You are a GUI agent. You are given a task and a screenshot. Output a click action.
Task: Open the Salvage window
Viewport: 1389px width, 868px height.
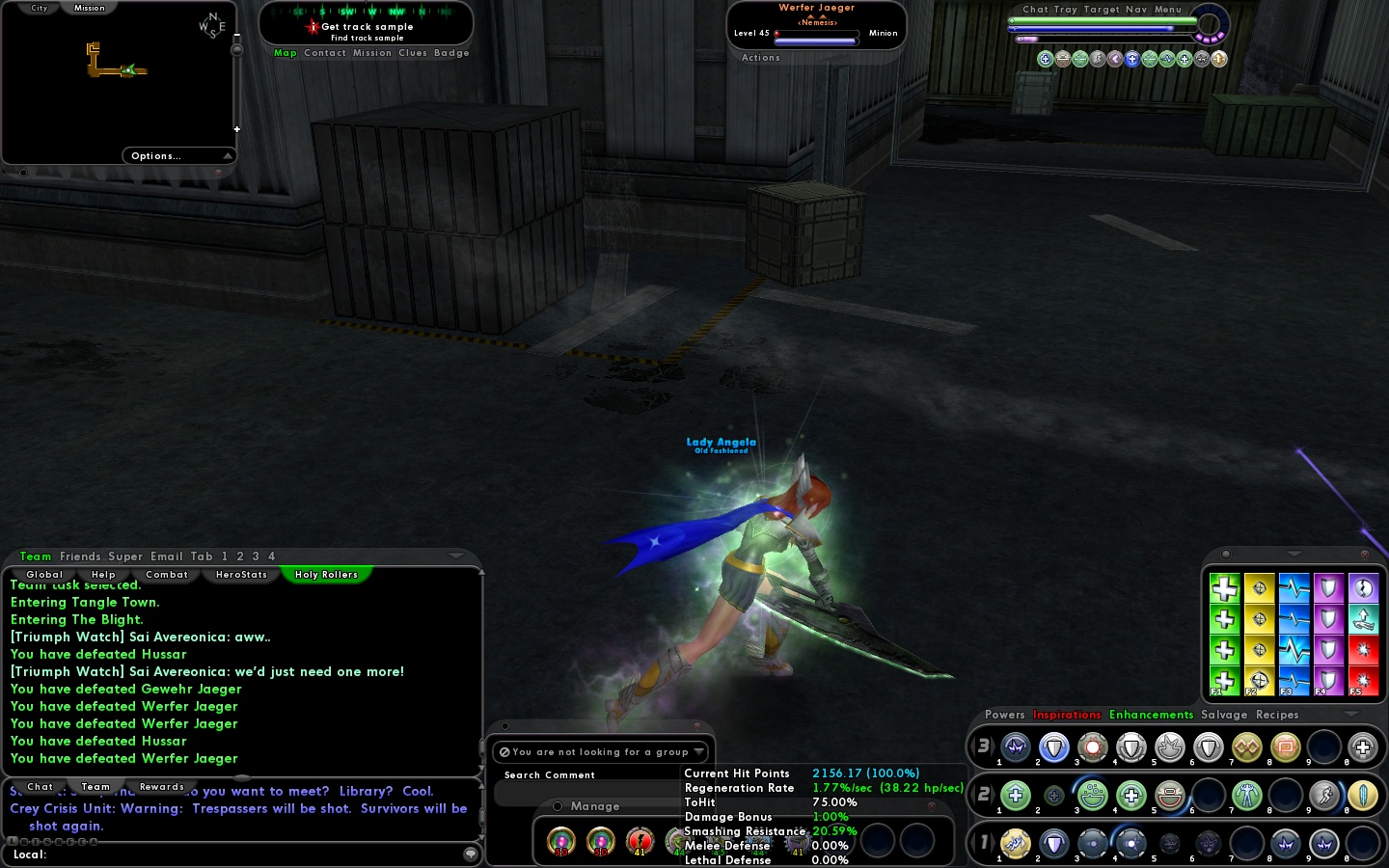(1224, 715)
